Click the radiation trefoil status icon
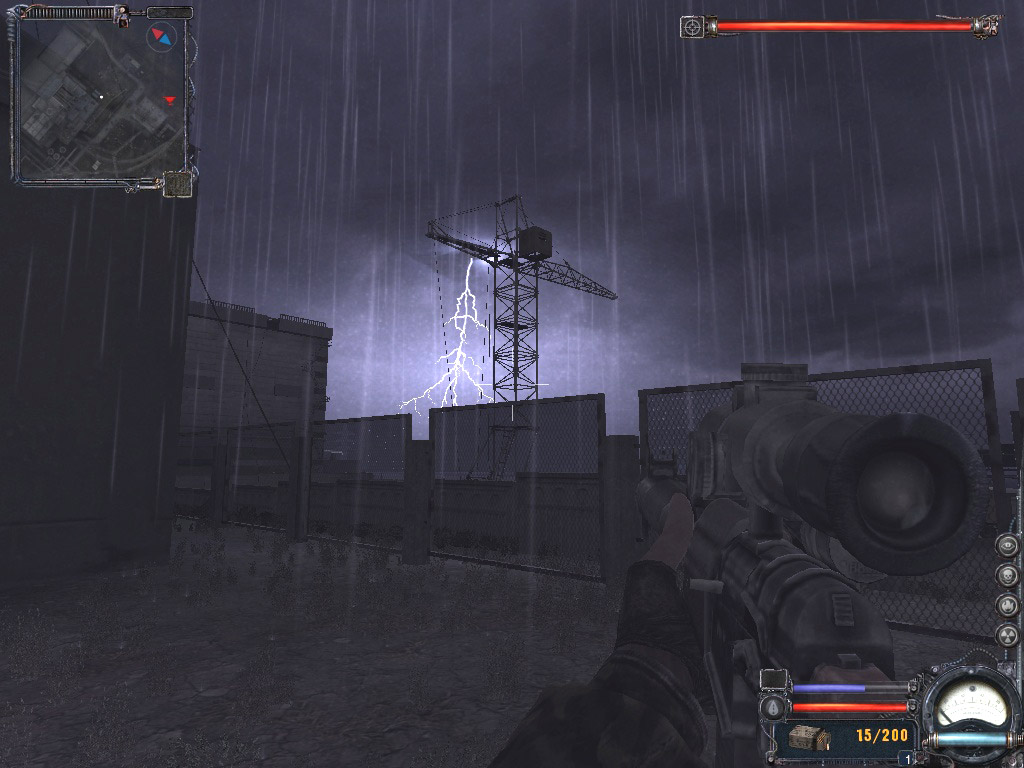Screen dimensions: 1024x768 point(1008,634)
